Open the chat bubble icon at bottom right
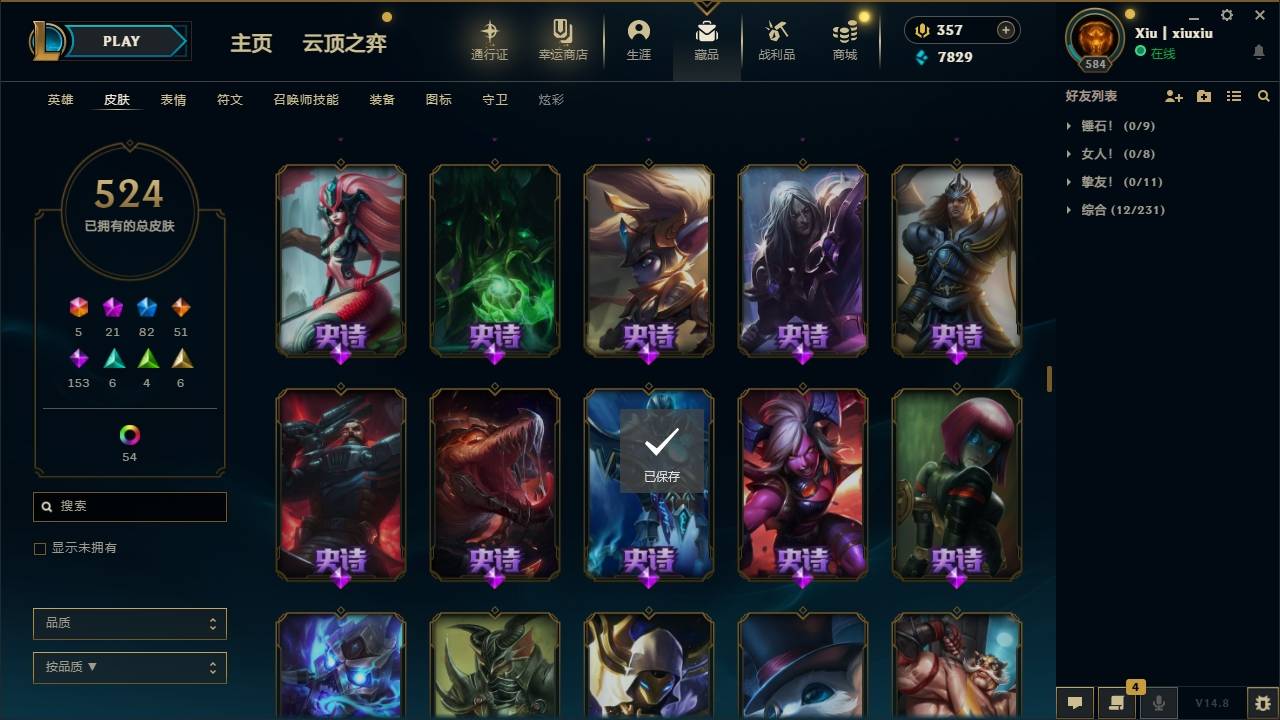The height and width of the screenshot is (720, 1280). (1075, 703)
